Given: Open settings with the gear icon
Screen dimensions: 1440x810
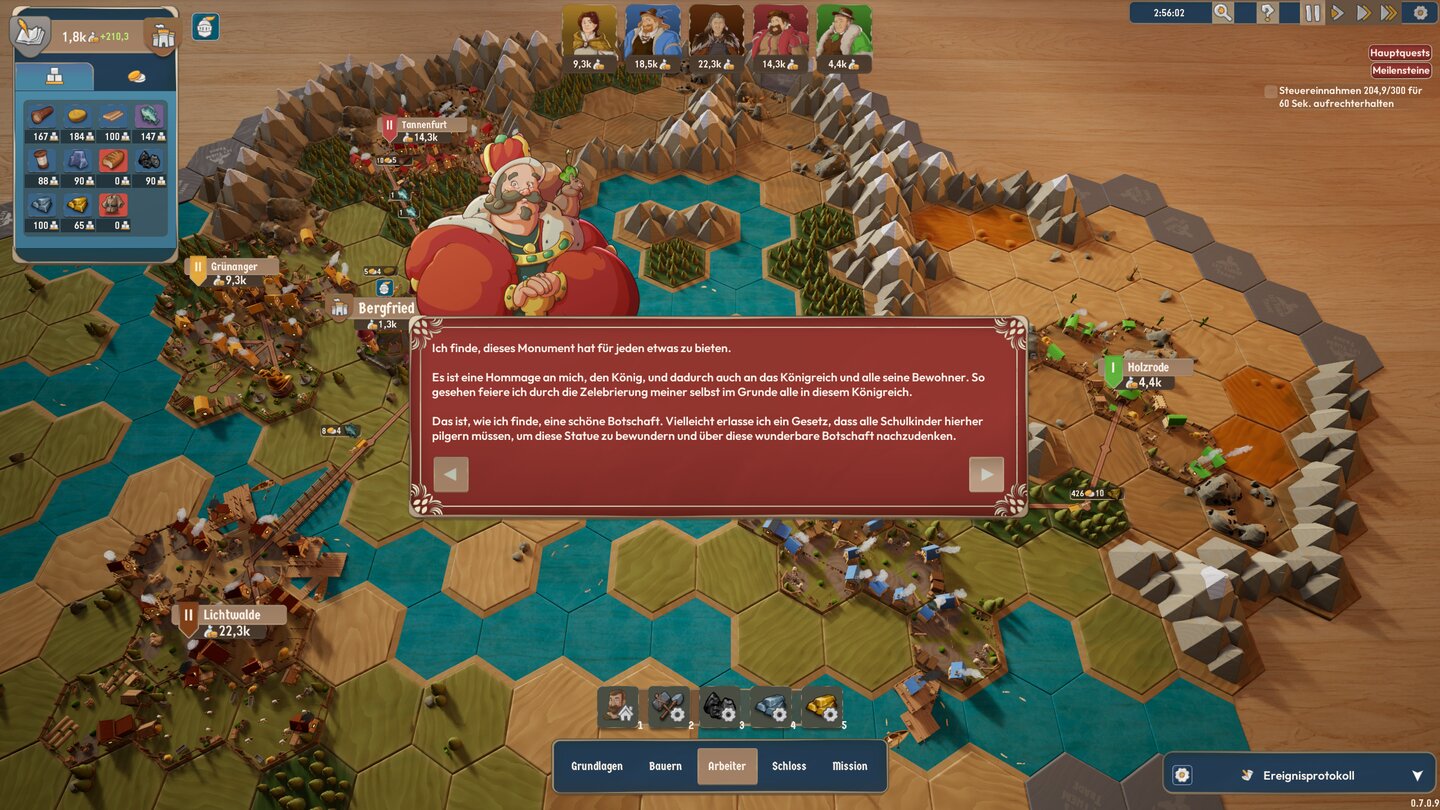Looking at the screenshot, I should pyautogui.click(x=1420, y=13).
